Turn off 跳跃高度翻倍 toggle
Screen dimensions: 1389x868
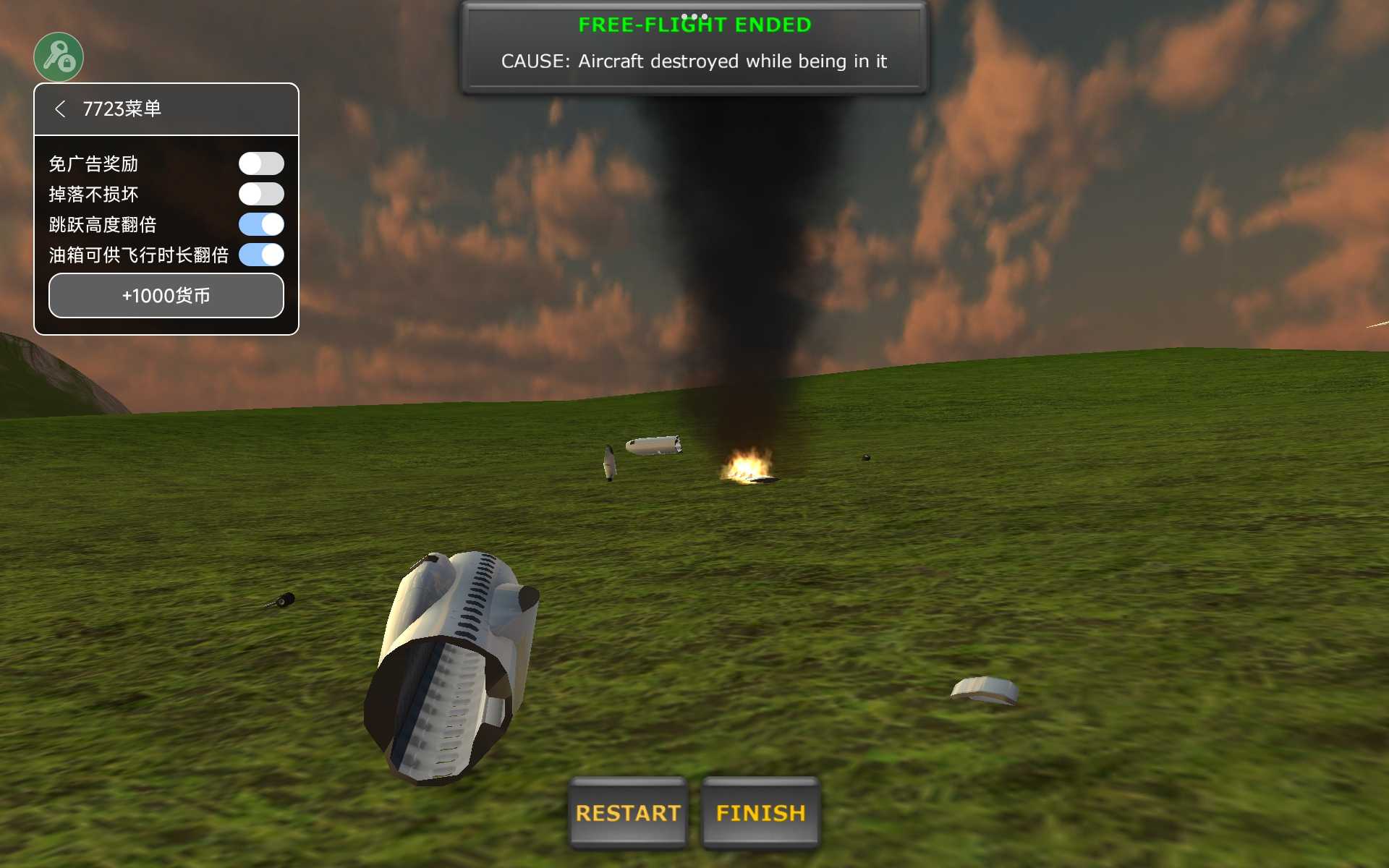(x=261, y=224)
